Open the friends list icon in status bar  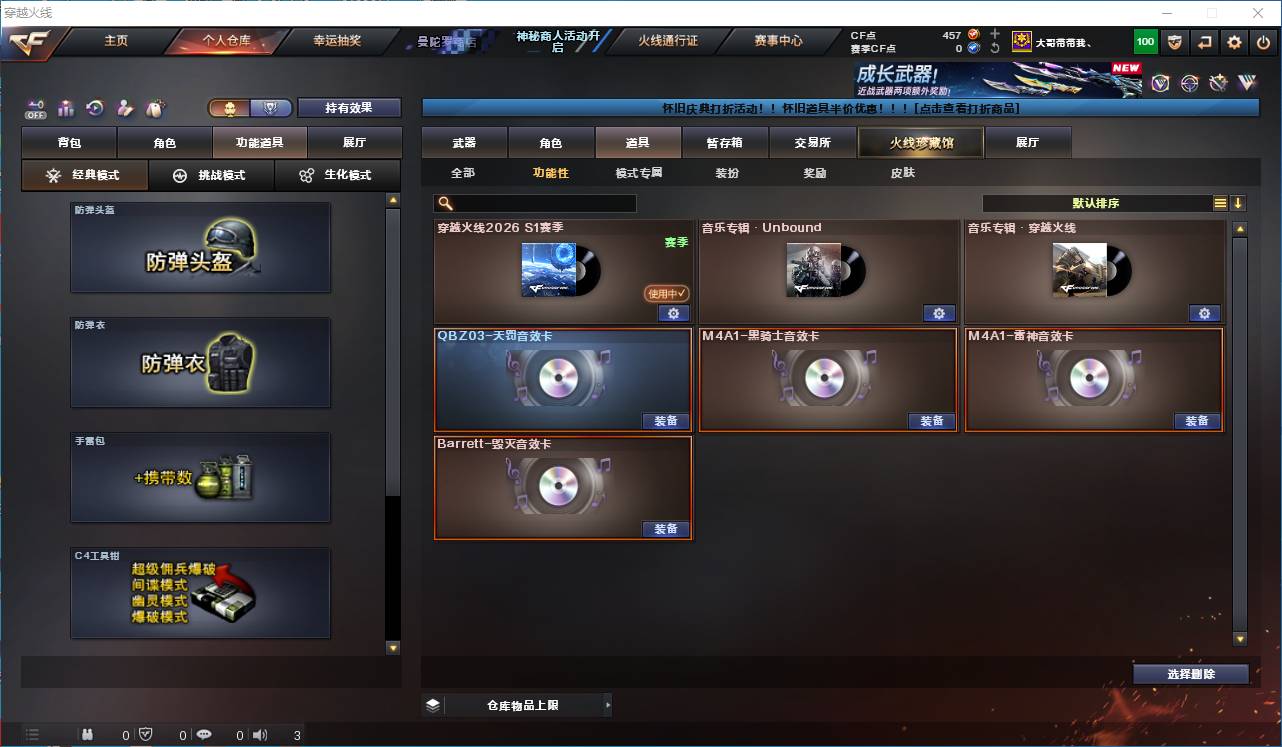[x=88, y=736]
